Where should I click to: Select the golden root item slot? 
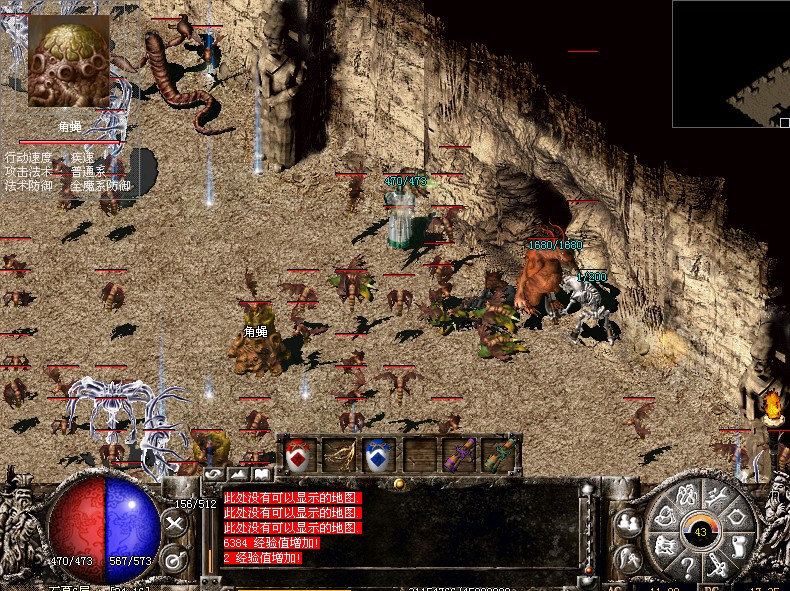coord(338,455)
